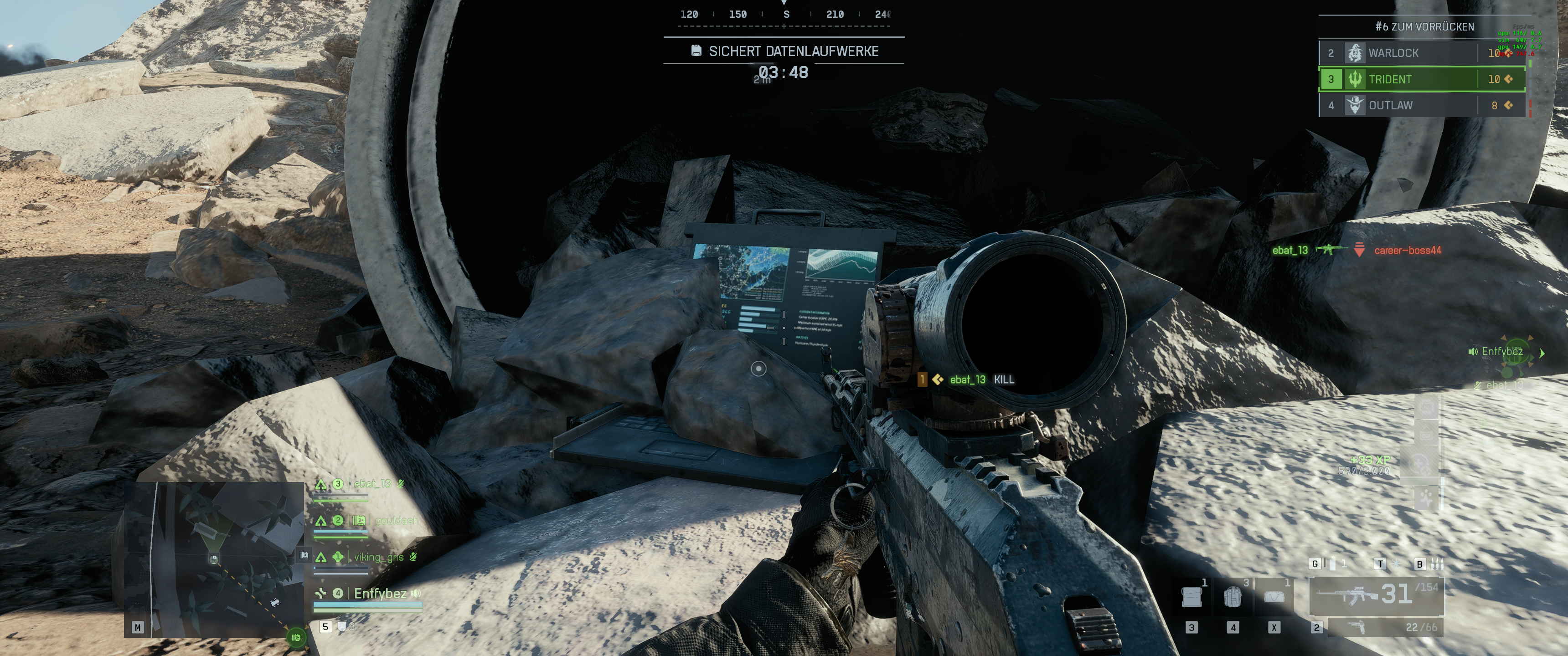Viewport: 1568px width, 656px height.
Task: Click the data drive marker on the minimap edge
Action: tap(296, 637)
